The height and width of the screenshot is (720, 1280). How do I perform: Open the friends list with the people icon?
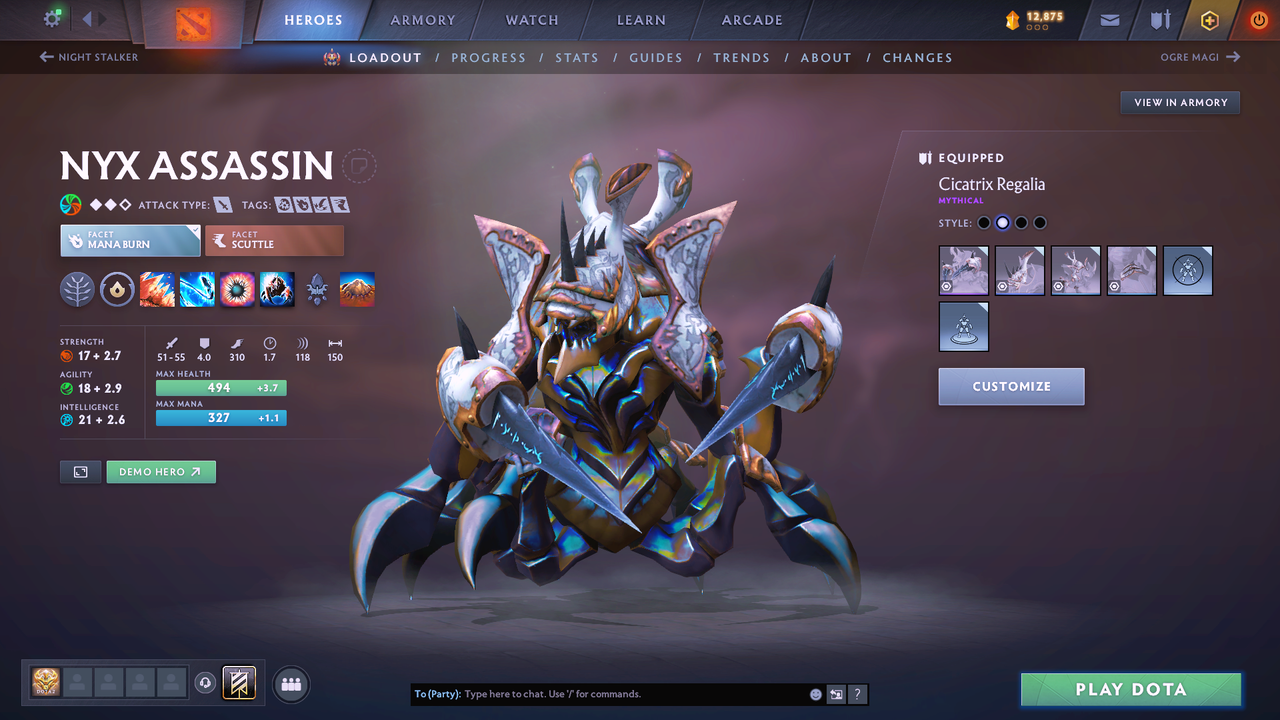(x=290, y=683)
